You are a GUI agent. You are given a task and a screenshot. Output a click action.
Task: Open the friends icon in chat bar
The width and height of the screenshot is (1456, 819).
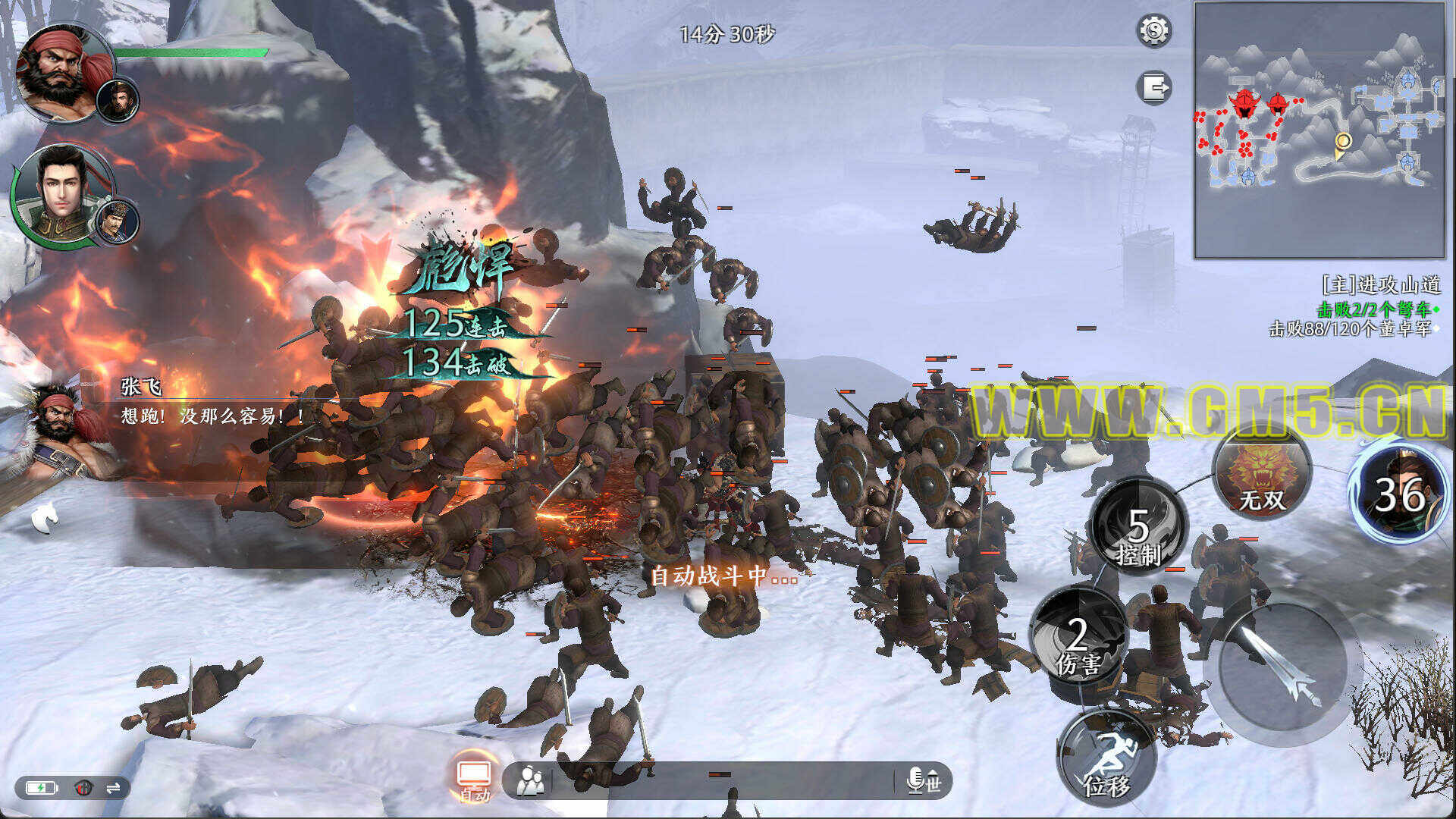pyautogui.click(x=530, y=780)
